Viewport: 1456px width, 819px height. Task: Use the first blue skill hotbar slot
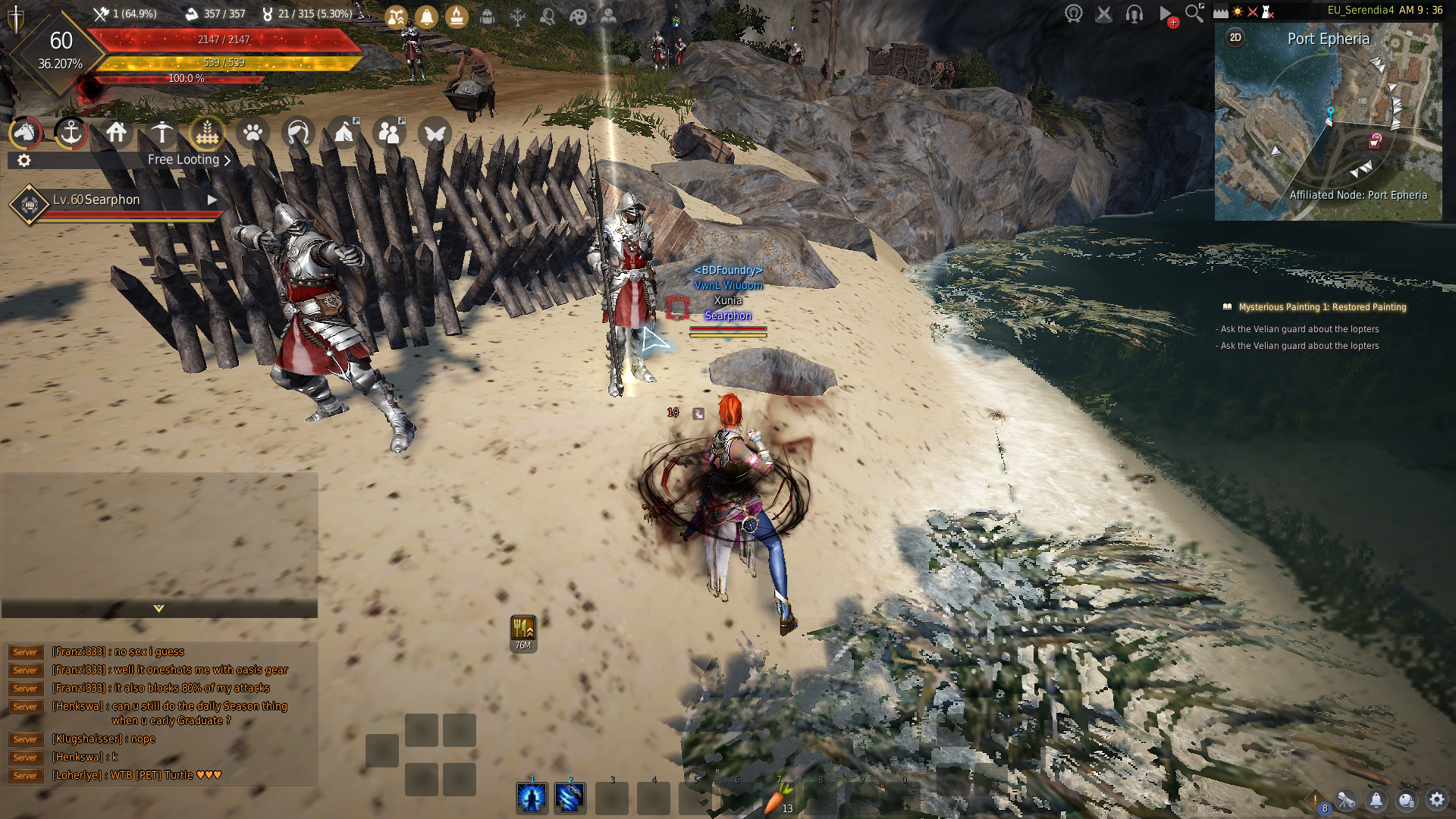(532, 798)
